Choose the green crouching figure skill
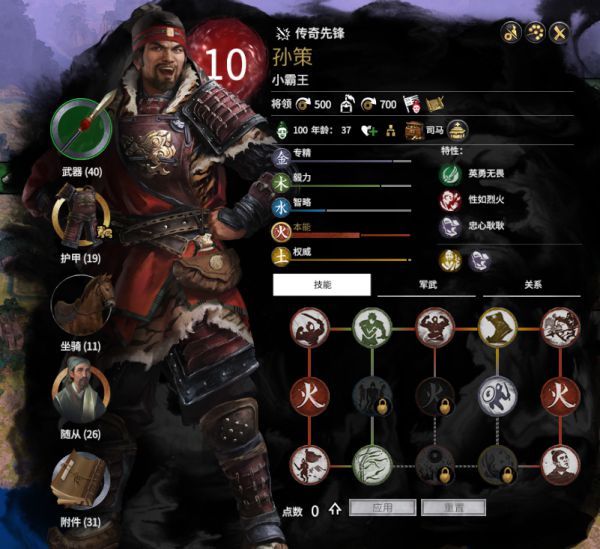The image size is (600, 549). point(371,327)
